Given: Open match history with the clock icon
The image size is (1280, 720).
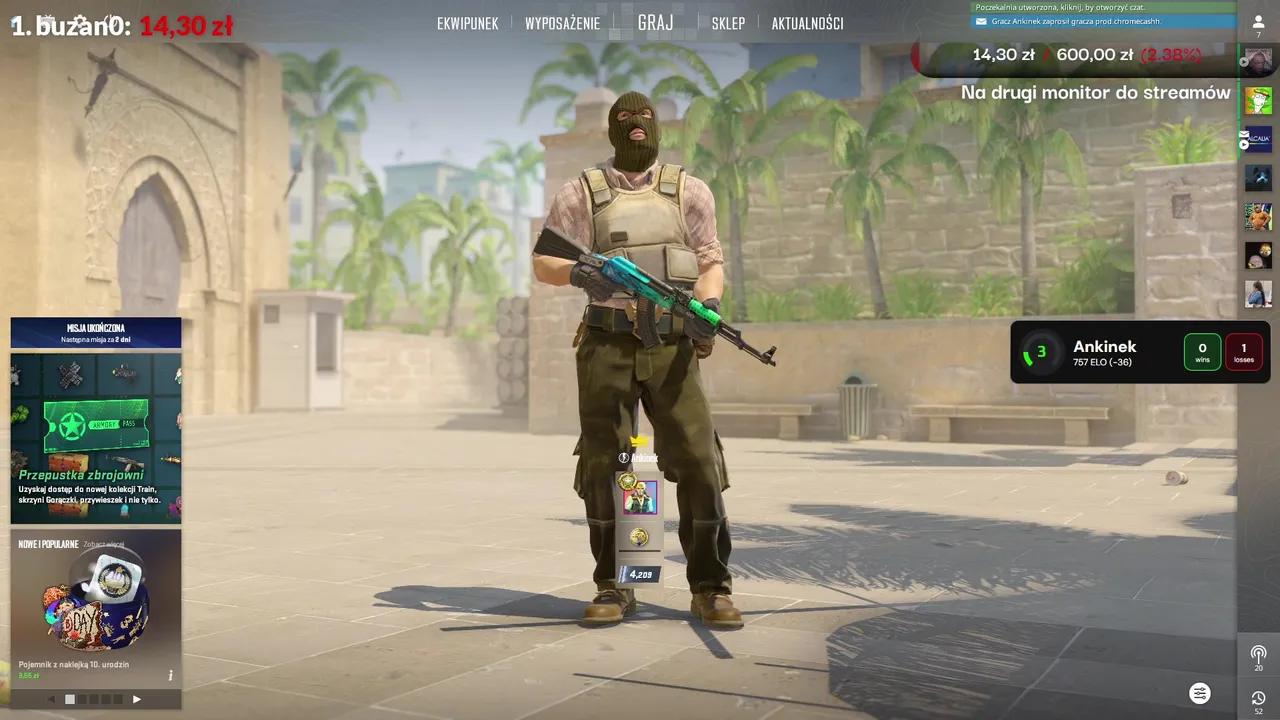Looking at the screenshot, I should pyautogui.click(x=1258, y=697).
